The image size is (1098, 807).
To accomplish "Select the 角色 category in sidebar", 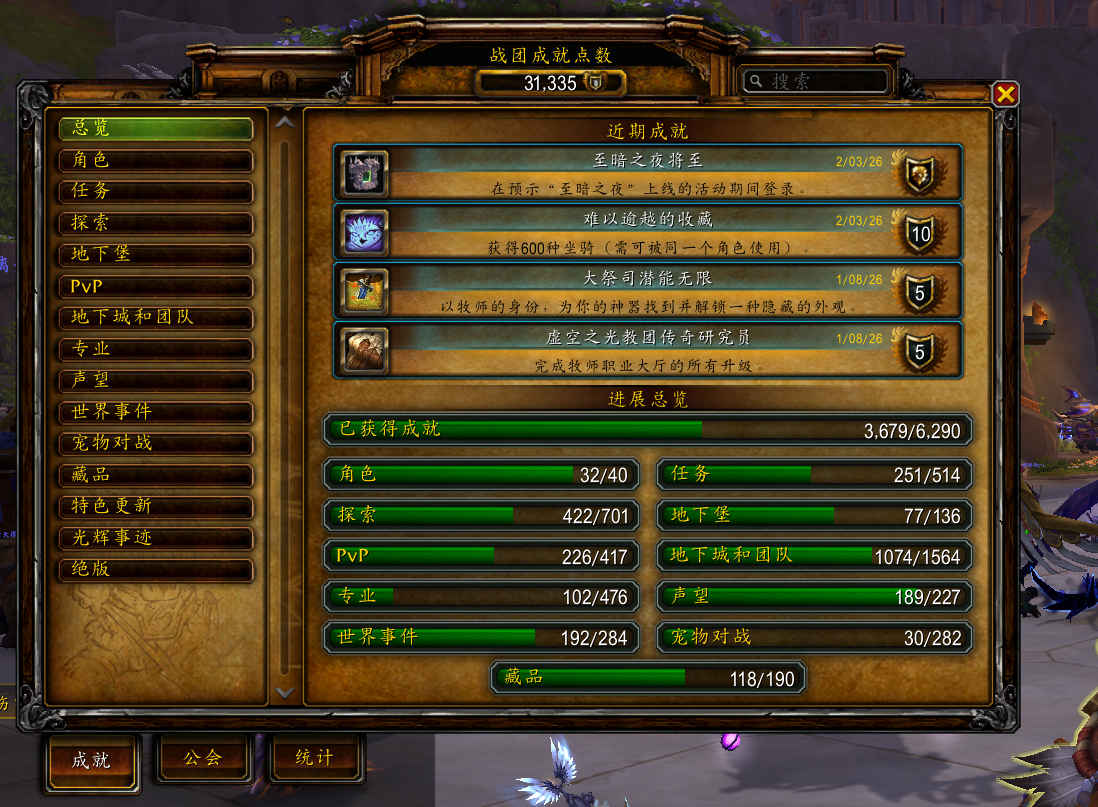I will point(155,160).
